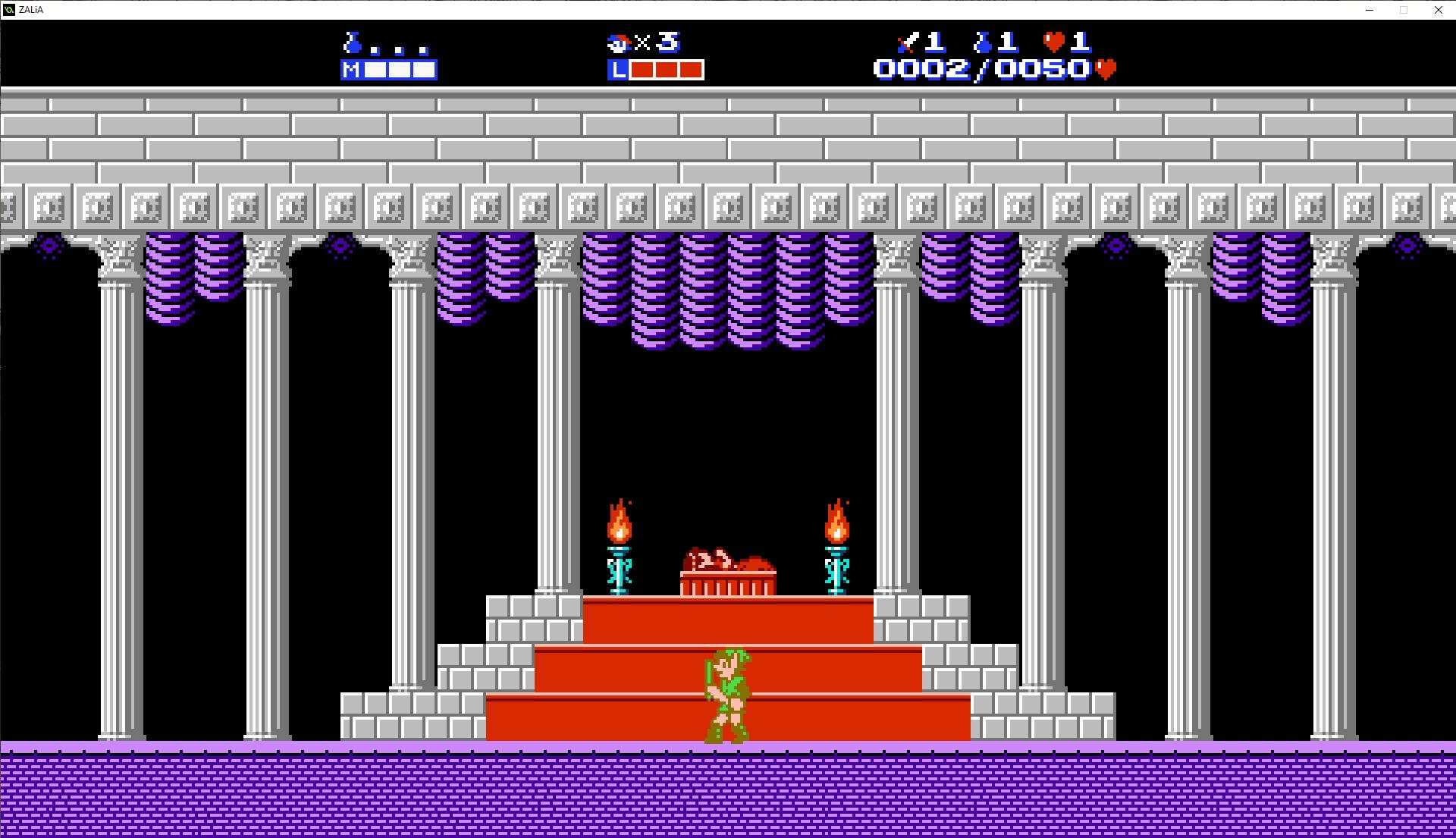Click the M label on the magic meter
This screenshot has width=1456, height=838.
pos(350,70)
